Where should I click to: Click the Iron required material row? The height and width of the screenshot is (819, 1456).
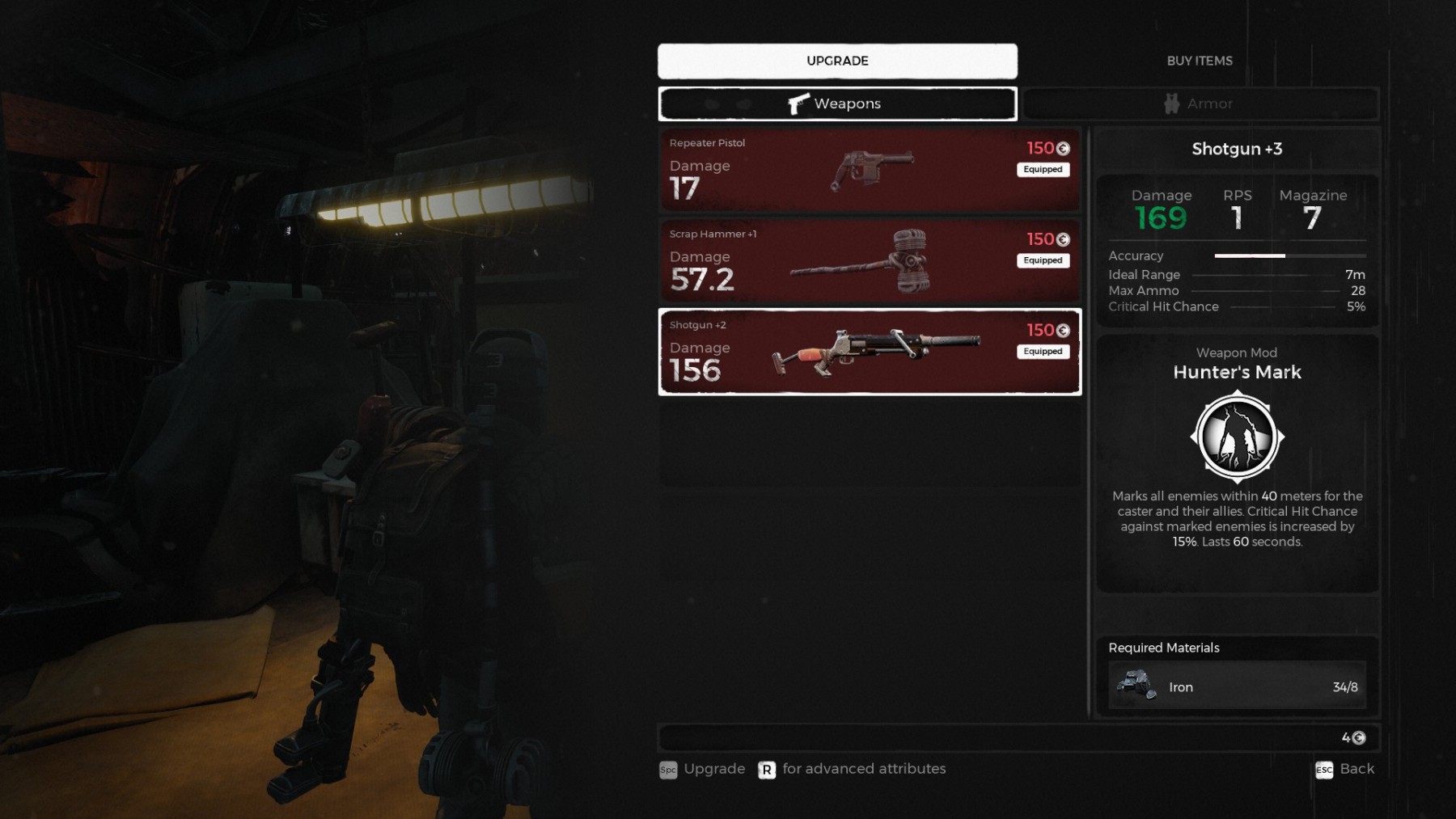click(1237, 686)
